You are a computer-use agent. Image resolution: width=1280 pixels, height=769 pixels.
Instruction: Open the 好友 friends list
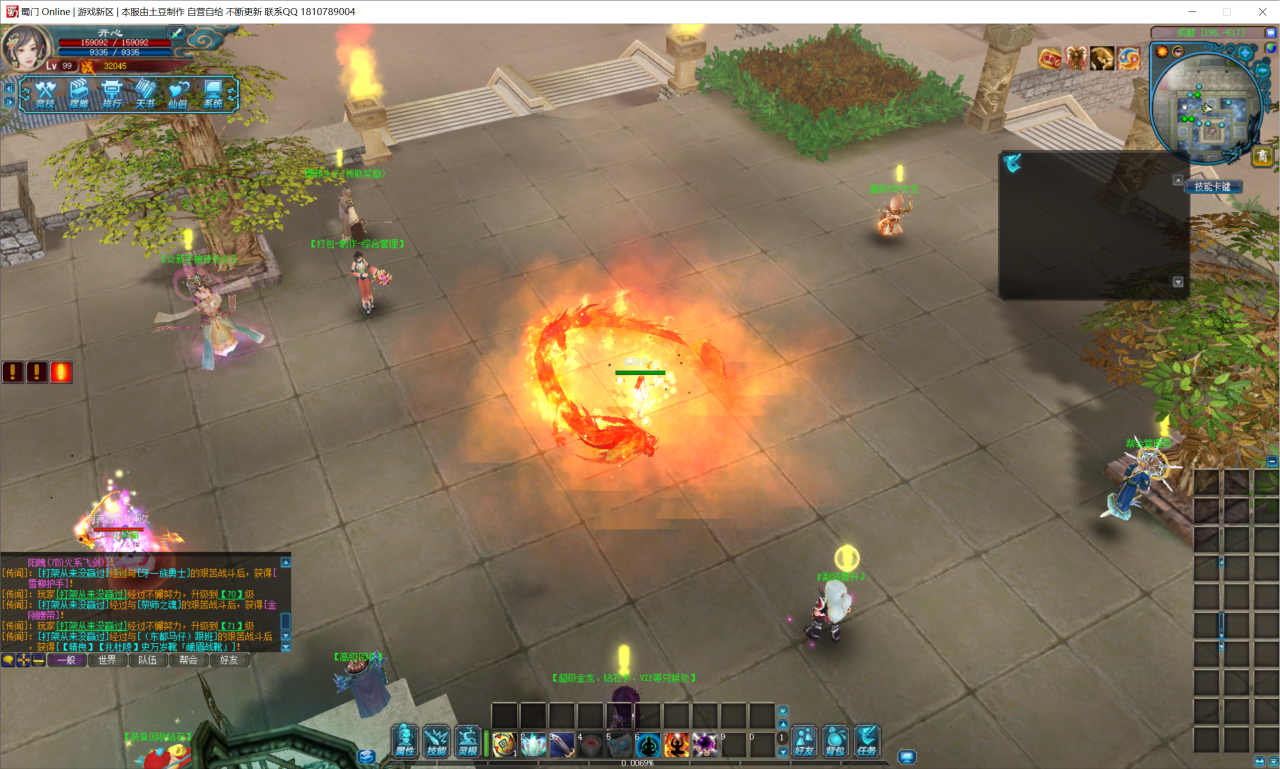click(804, 741)
